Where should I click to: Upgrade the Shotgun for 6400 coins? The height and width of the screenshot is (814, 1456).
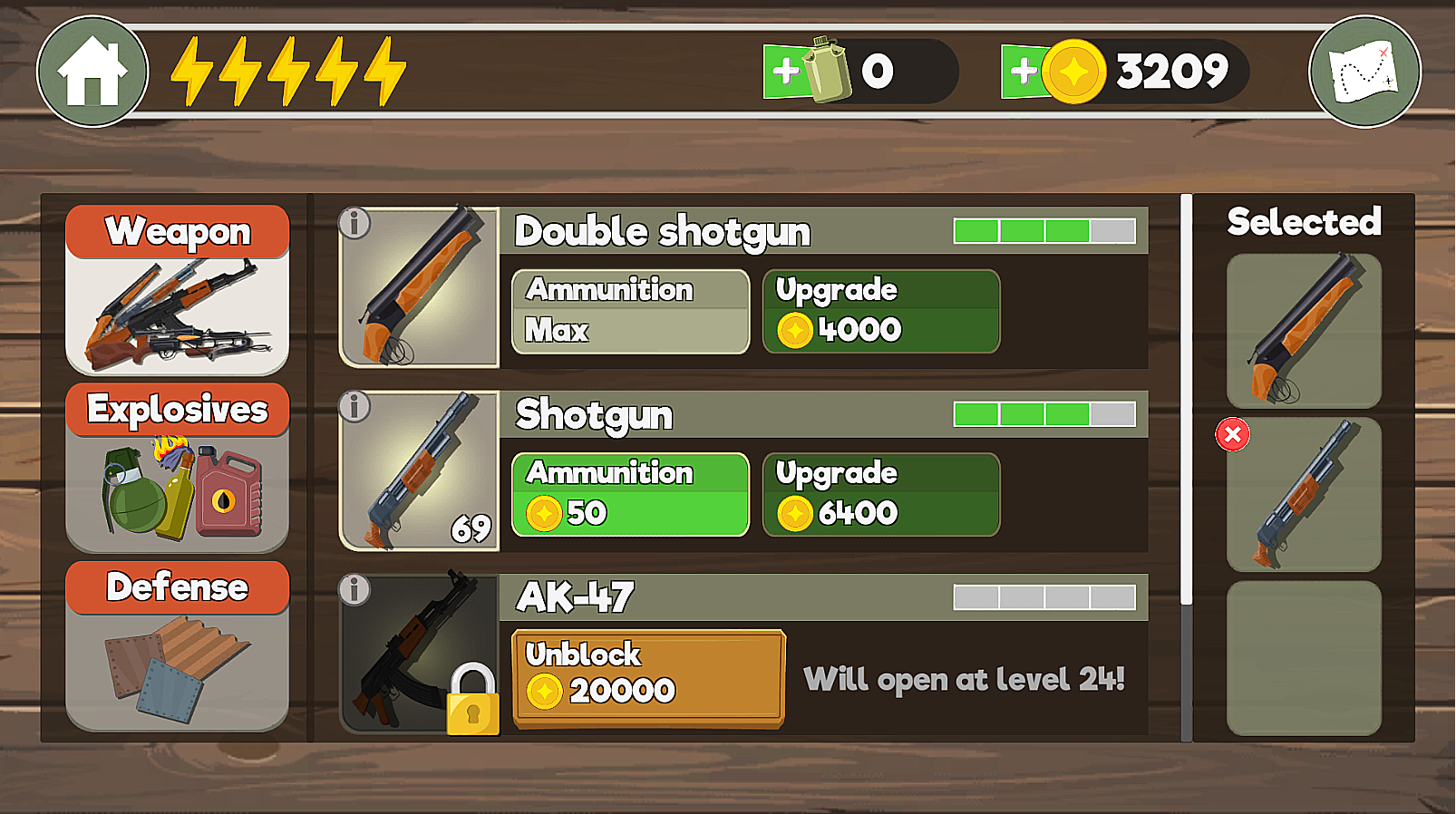[880, 494]
